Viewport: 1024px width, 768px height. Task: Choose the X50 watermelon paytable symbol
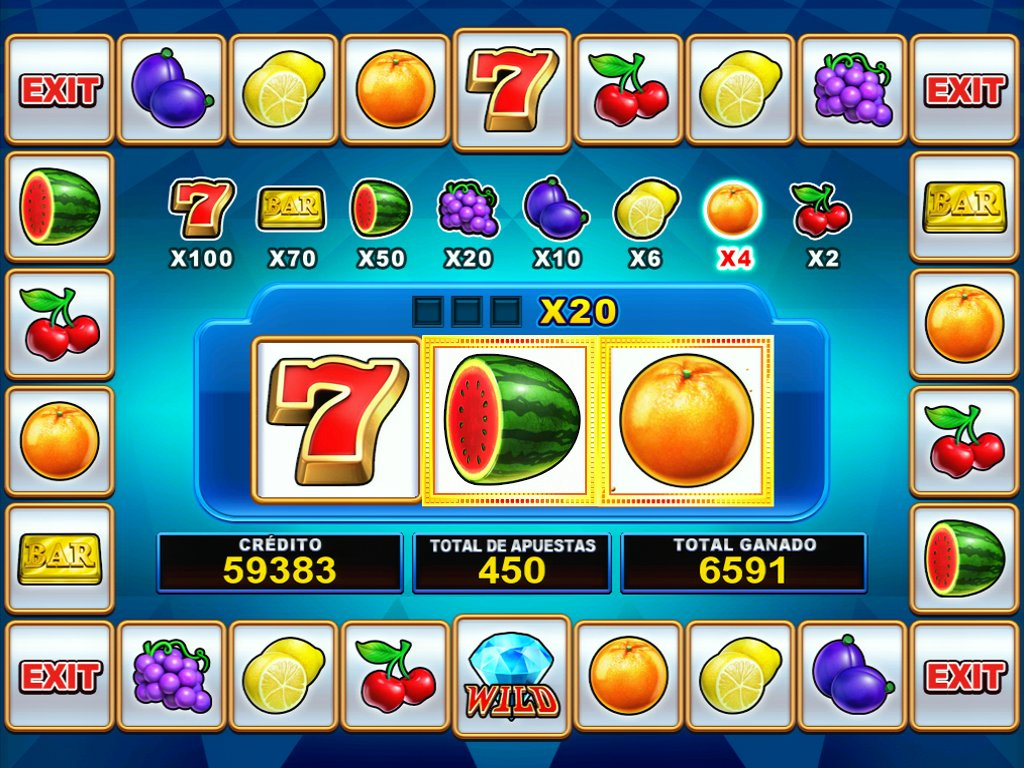(380, 208)
